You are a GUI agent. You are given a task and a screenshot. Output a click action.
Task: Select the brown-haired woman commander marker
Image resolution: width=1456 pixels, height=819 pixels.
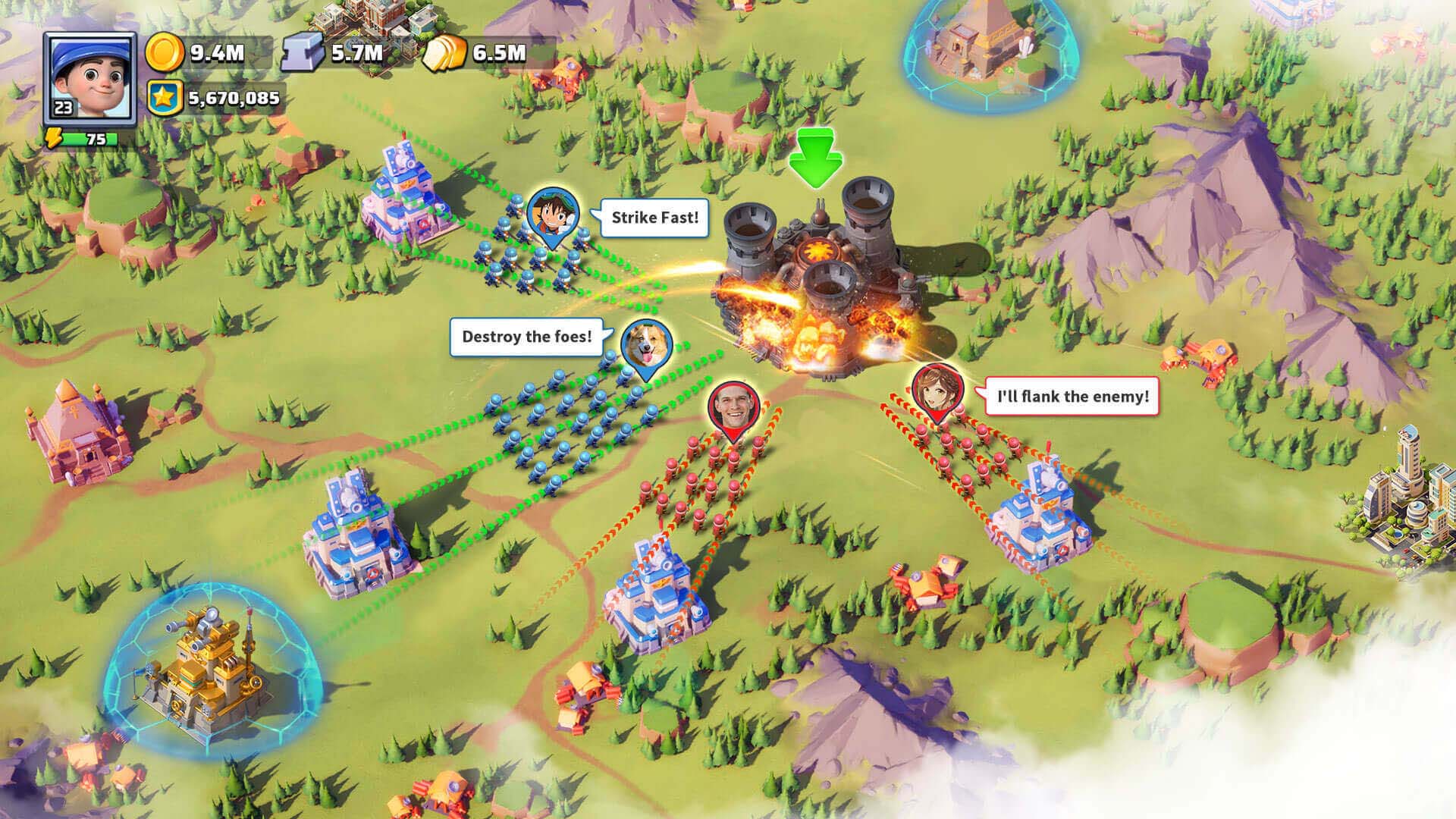pos(937,391)
